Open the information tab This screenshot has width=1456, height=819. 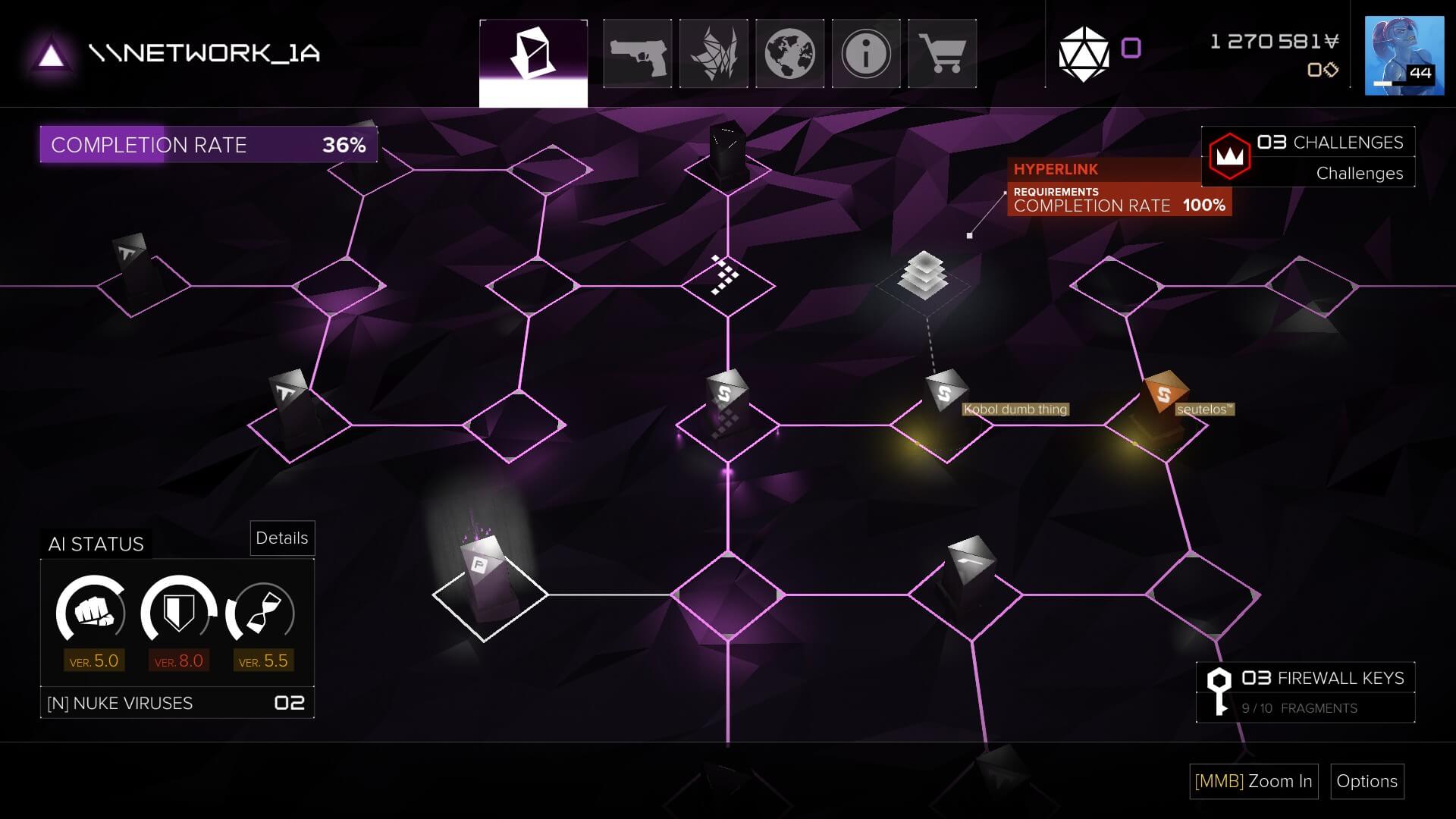coord(865,54)
